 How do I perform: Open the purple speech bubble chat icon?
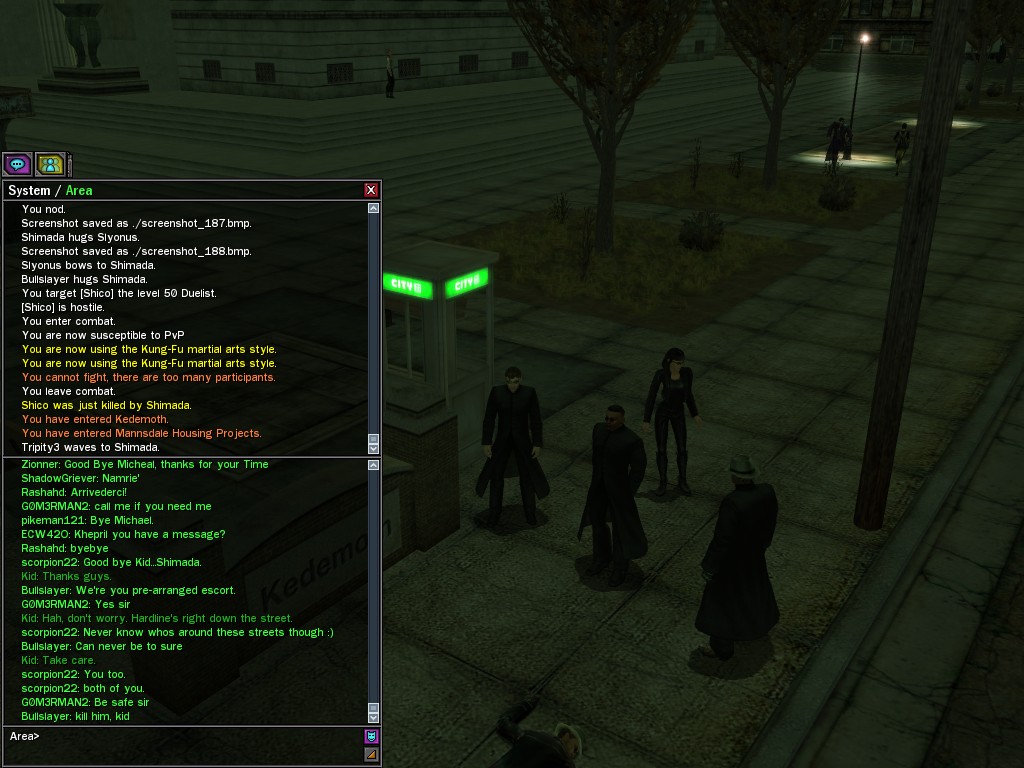17,164
